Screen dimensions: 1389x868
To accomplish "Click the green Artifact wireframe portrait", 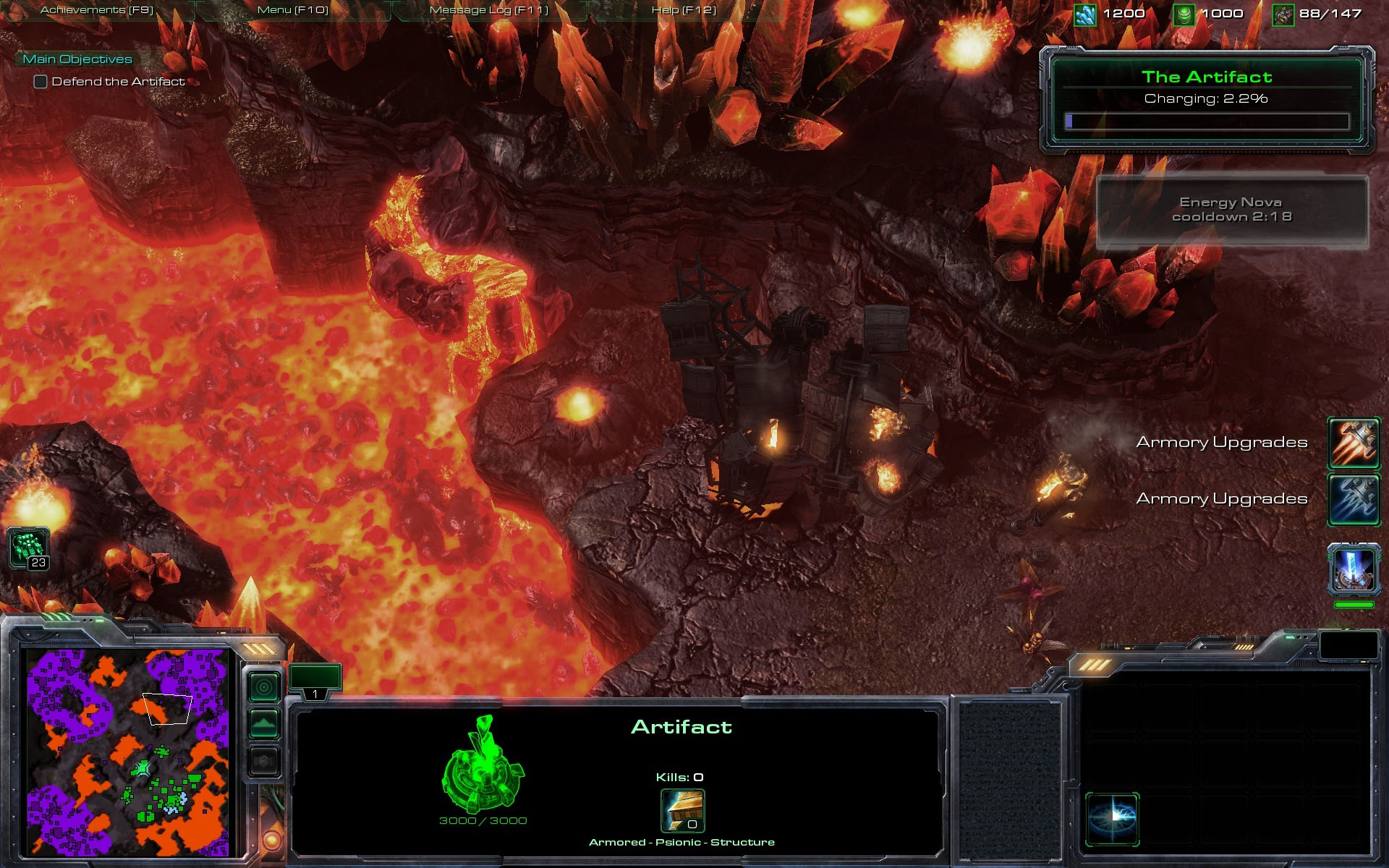I will point(483,765).
